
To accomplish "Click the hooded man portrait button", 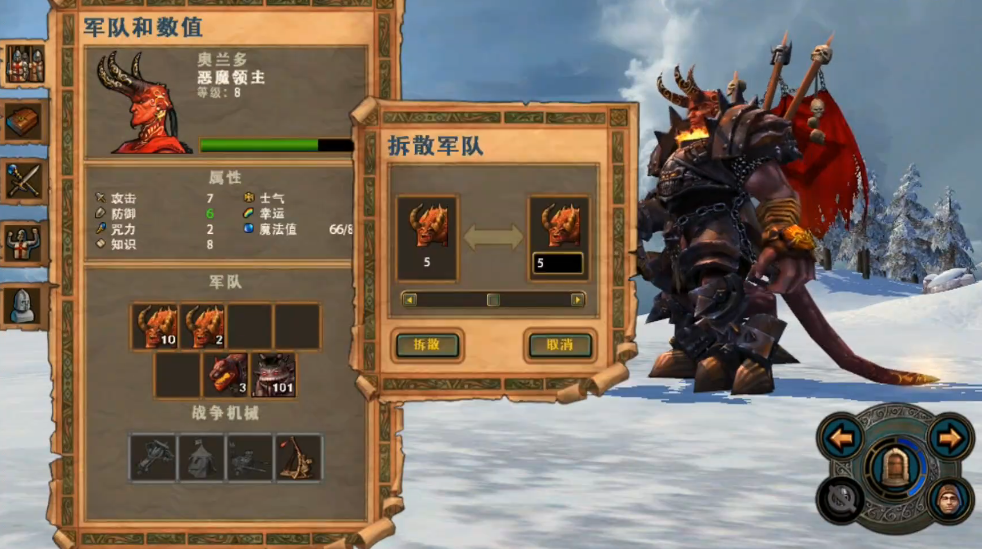I will coord(950,498).
